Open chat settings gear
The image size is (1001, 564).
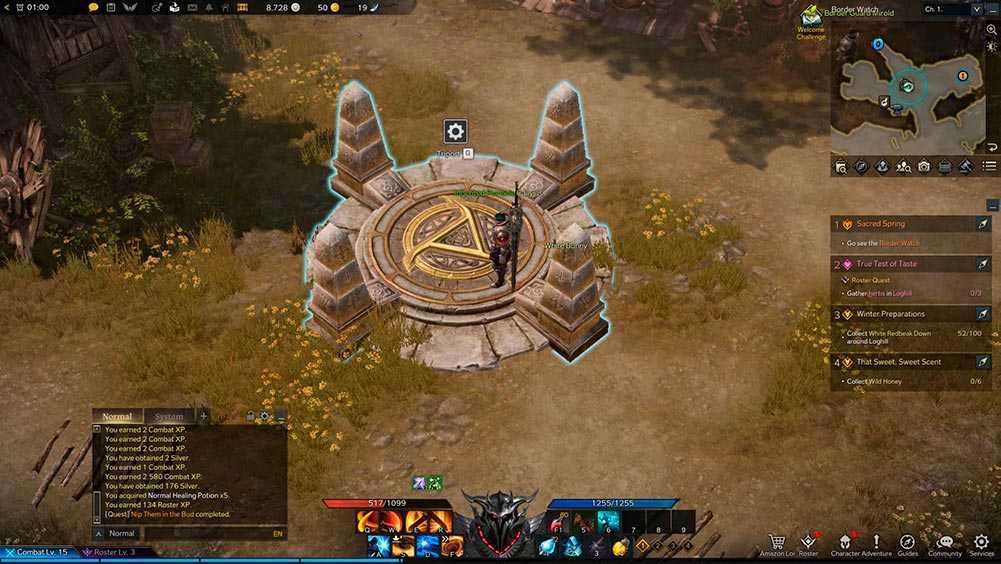click(x=265, y=416)
